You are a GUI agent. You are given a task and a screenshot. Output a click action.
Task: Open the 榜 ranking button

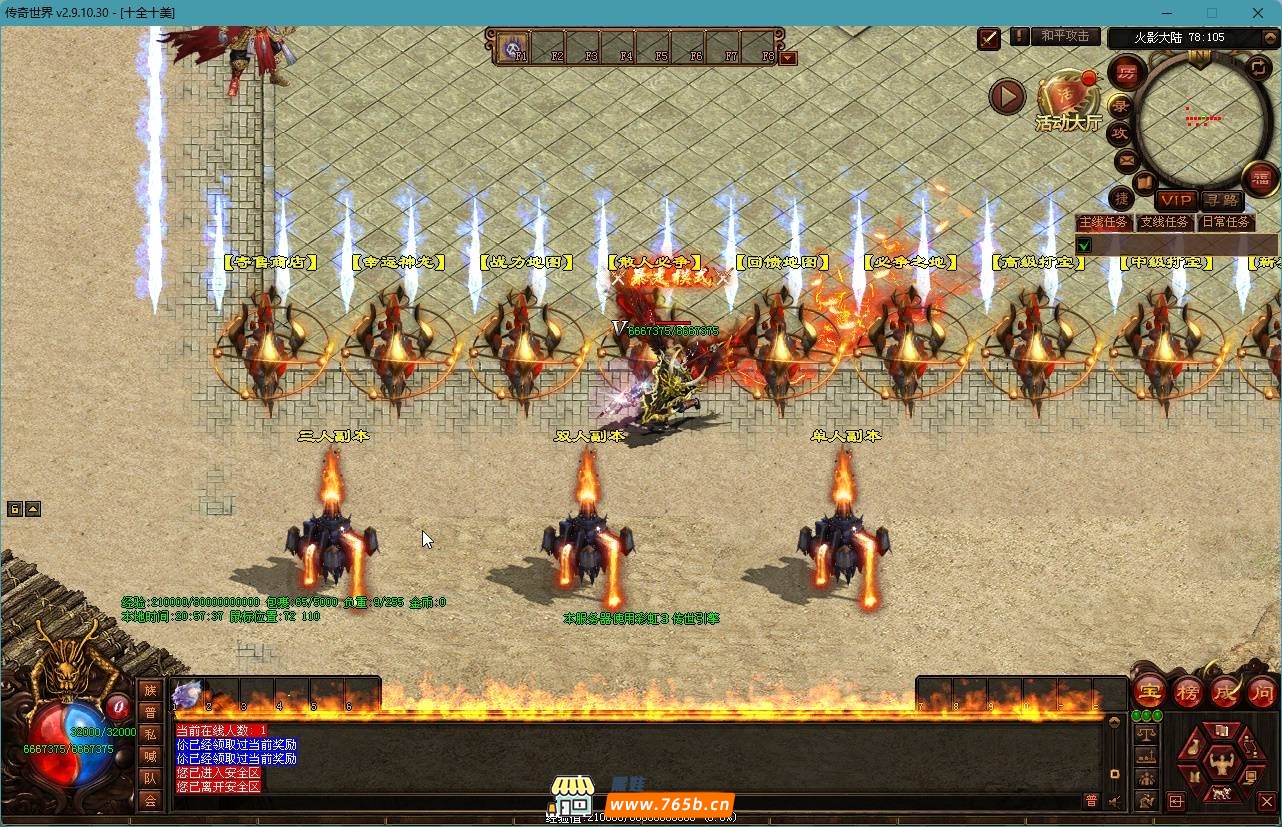(1188, 691)
